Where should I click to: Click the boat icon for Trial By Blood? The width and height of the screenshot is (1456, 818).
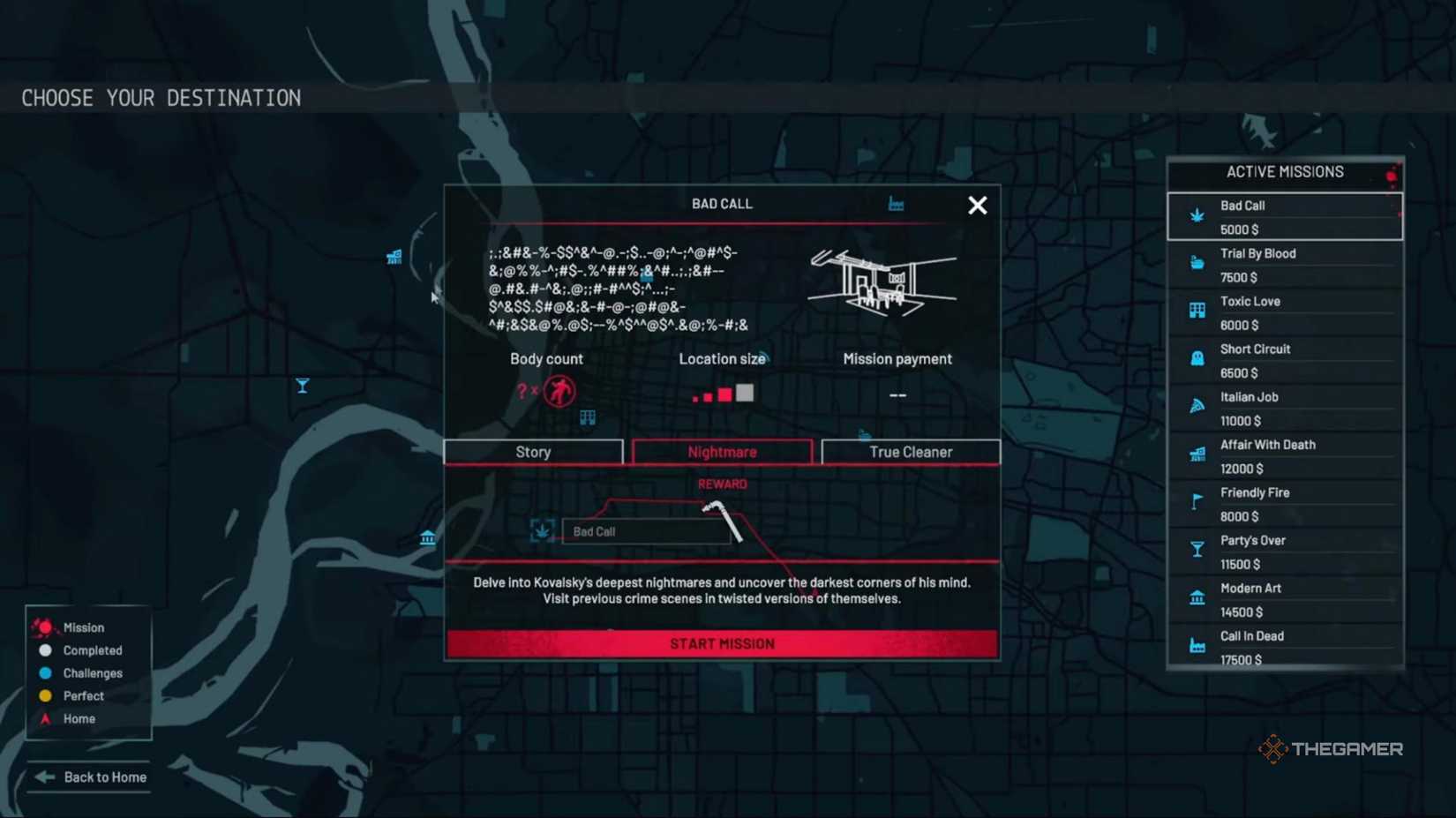1197,261
